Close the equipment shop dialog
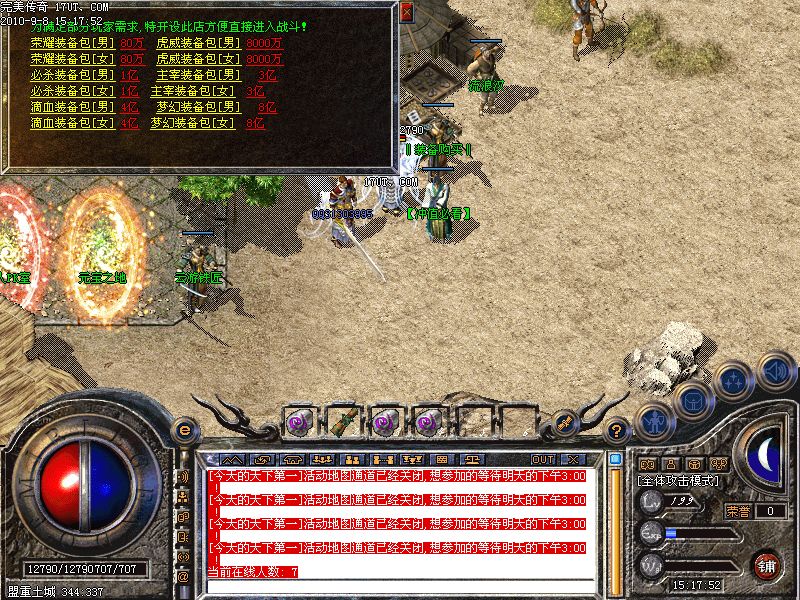 406,13
